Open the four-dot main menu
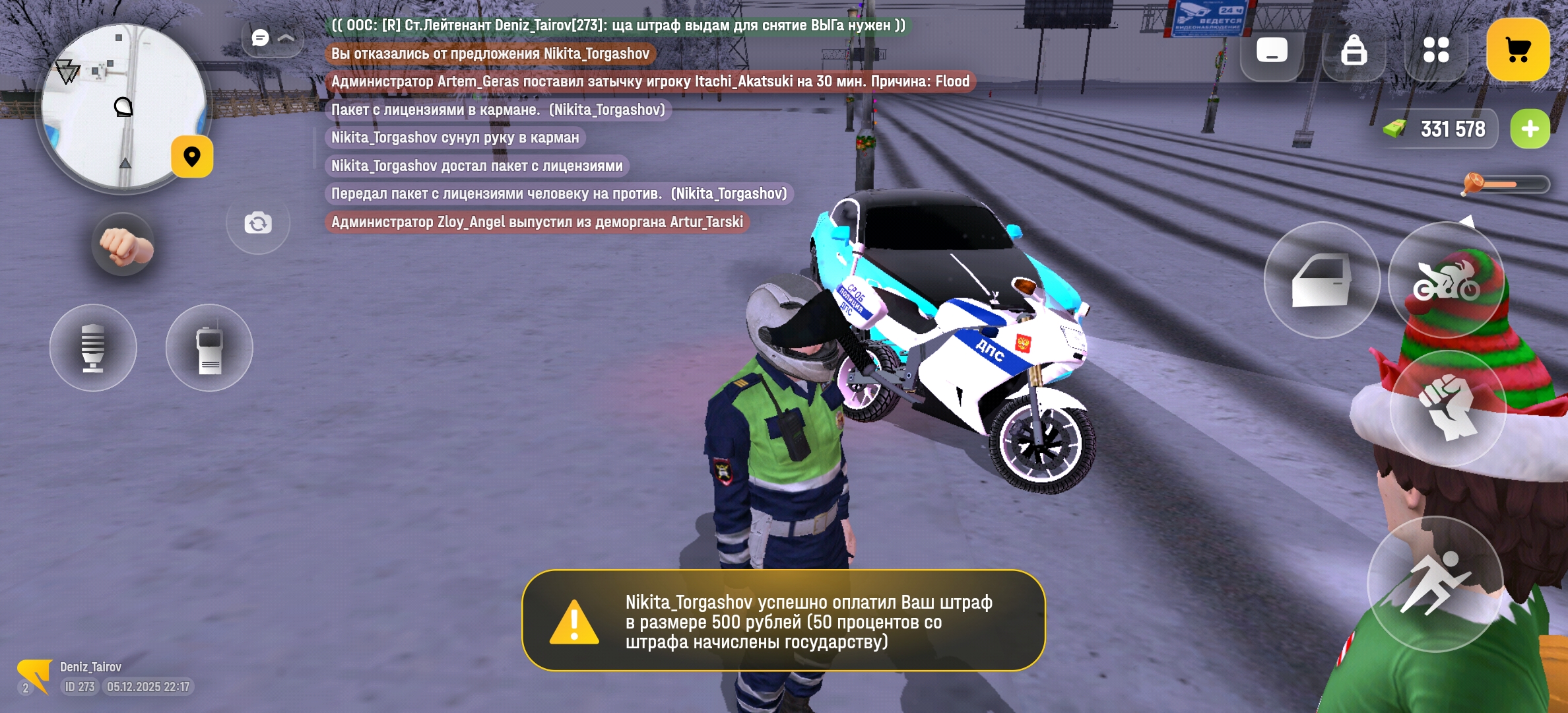The height and width of the screenshot is (713, 1568). (1436, 50)
